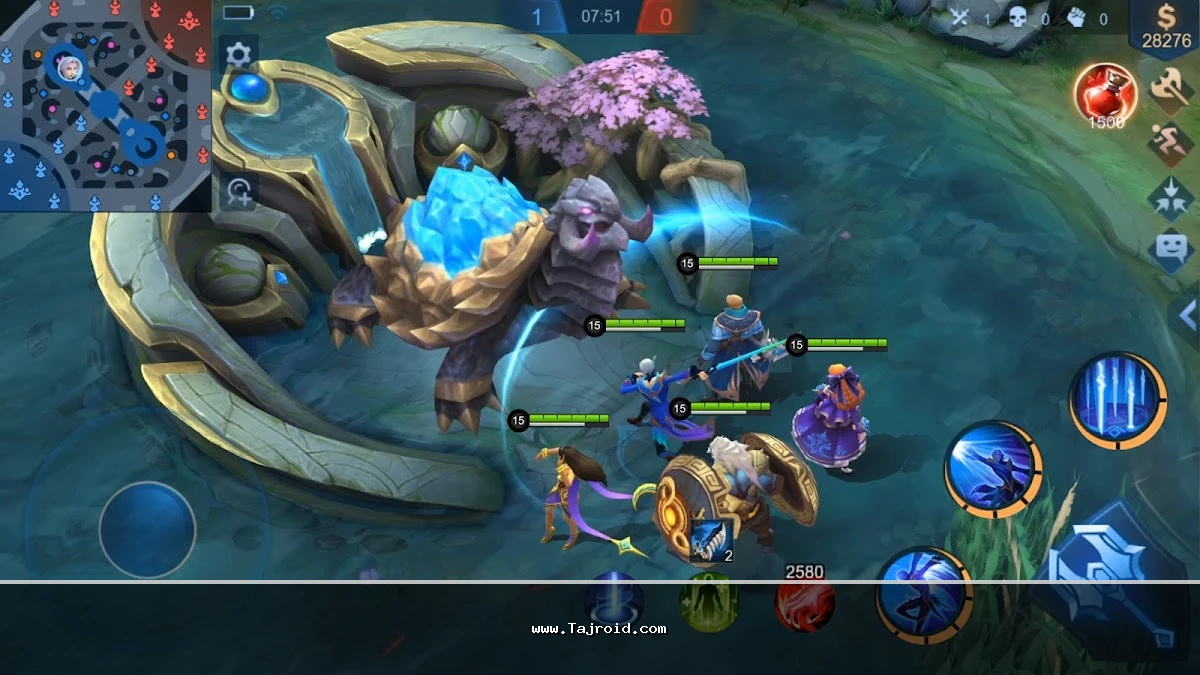Send the attack axe signal
1200x675 pixels.
(x=1170, y=92)
